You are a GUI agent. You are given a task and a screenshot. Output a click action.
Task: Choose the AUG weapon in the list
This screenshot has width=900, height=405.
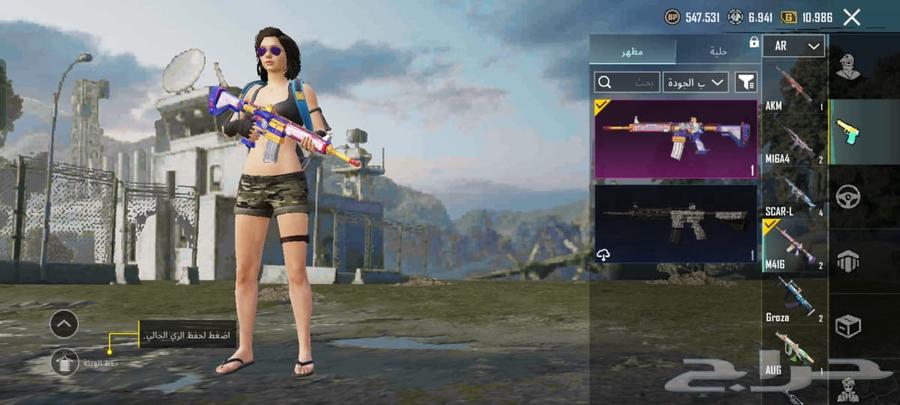(x=795, y=353)
